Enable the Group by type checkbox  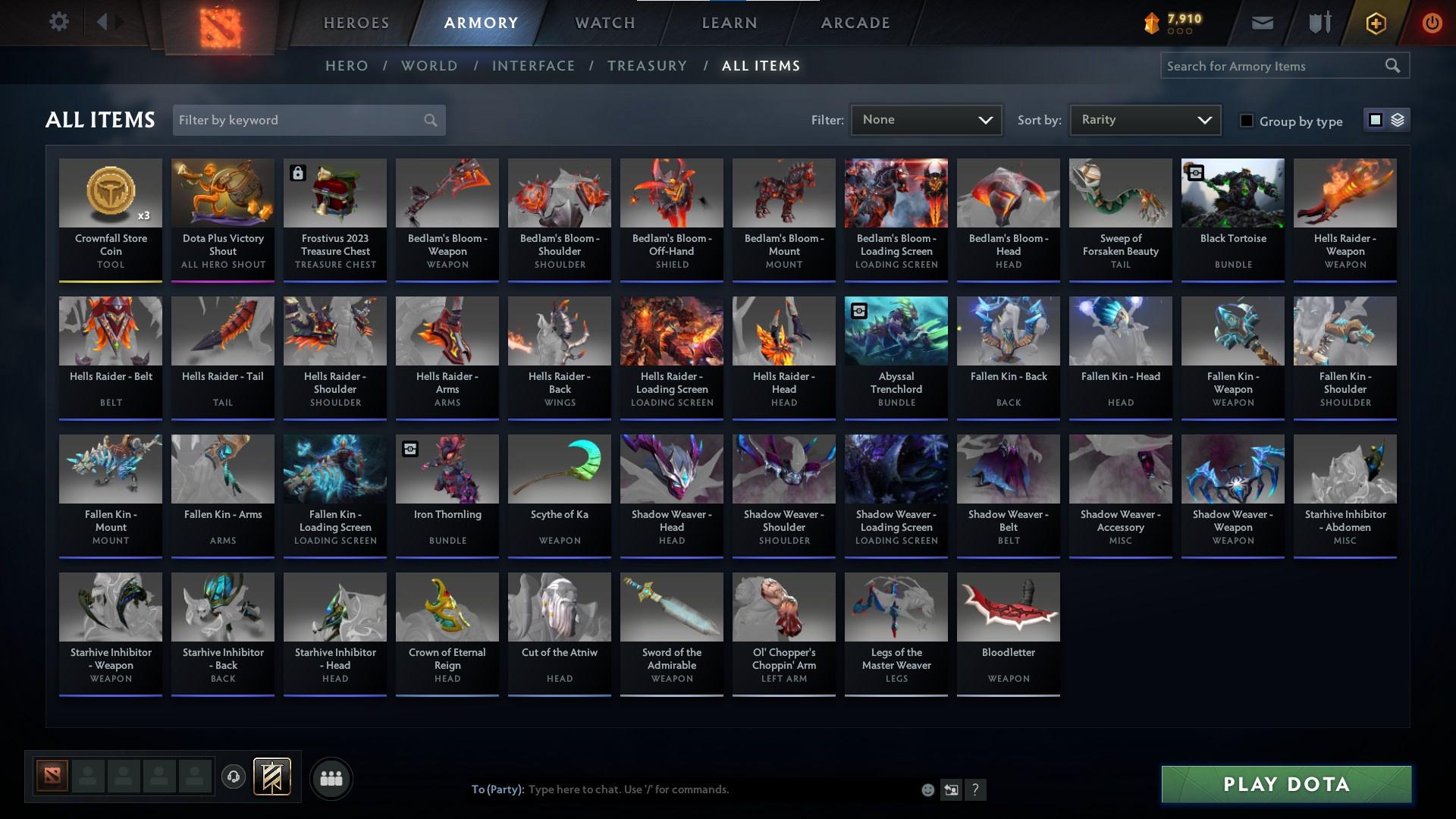[x=1247, y=121]
